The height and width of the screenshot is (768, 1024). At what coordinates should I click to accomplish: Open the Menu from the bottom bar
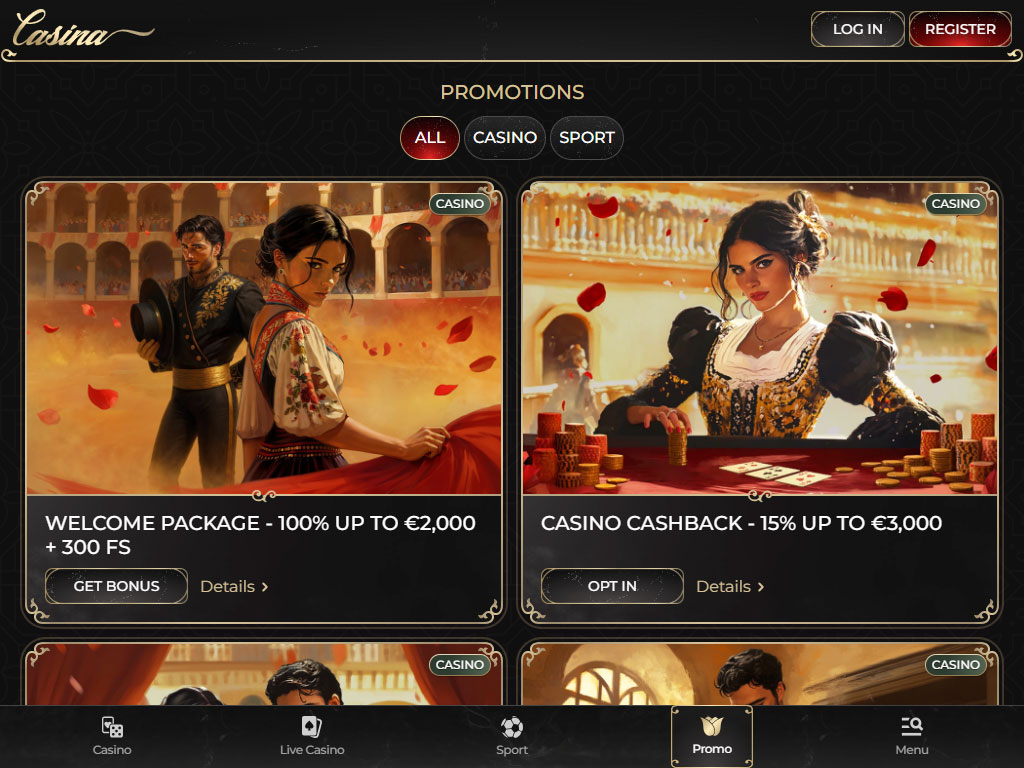tap(911, 736)
